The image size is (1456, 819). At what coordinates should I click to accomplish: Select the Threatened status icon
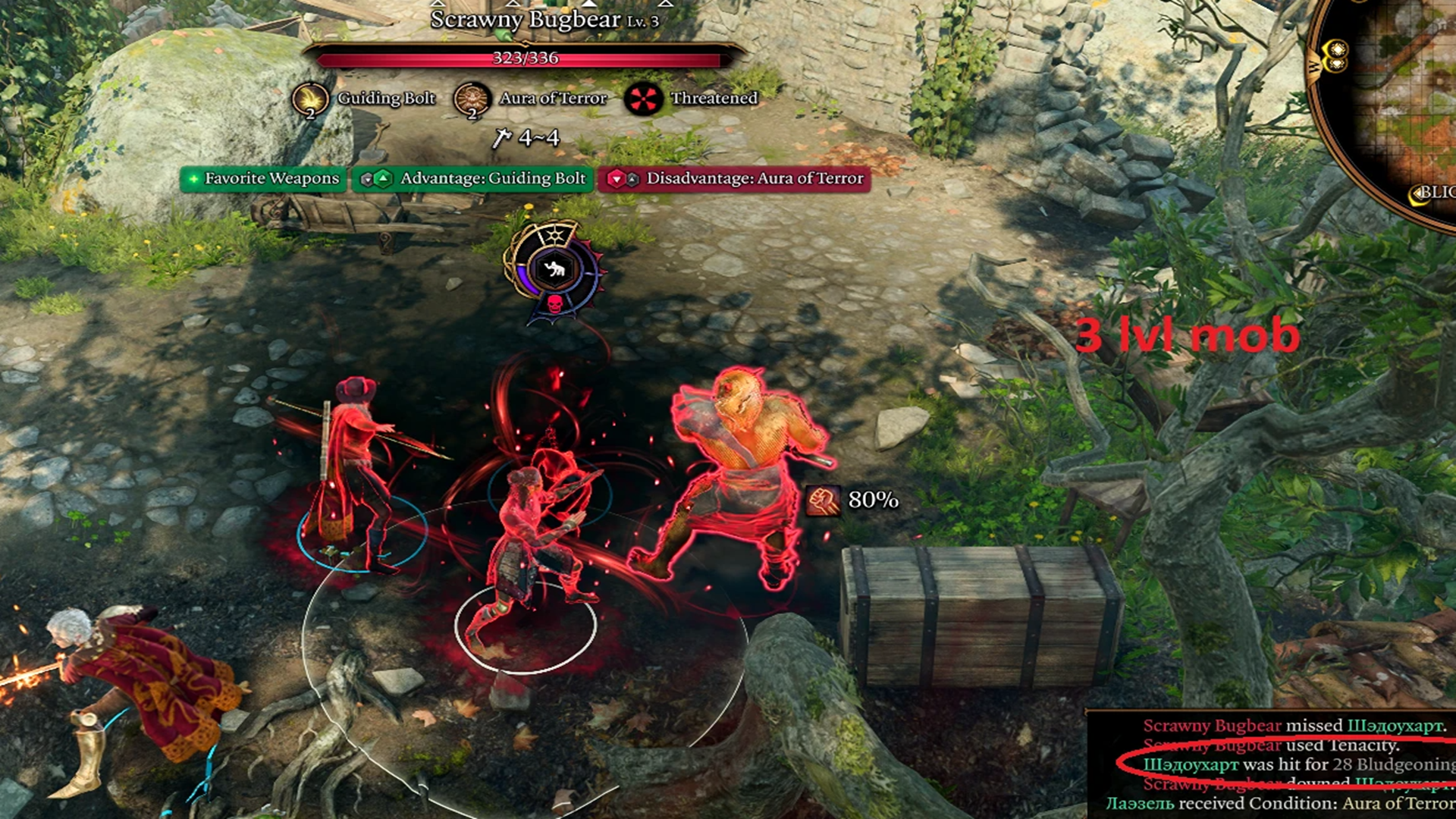coord(643,99)
